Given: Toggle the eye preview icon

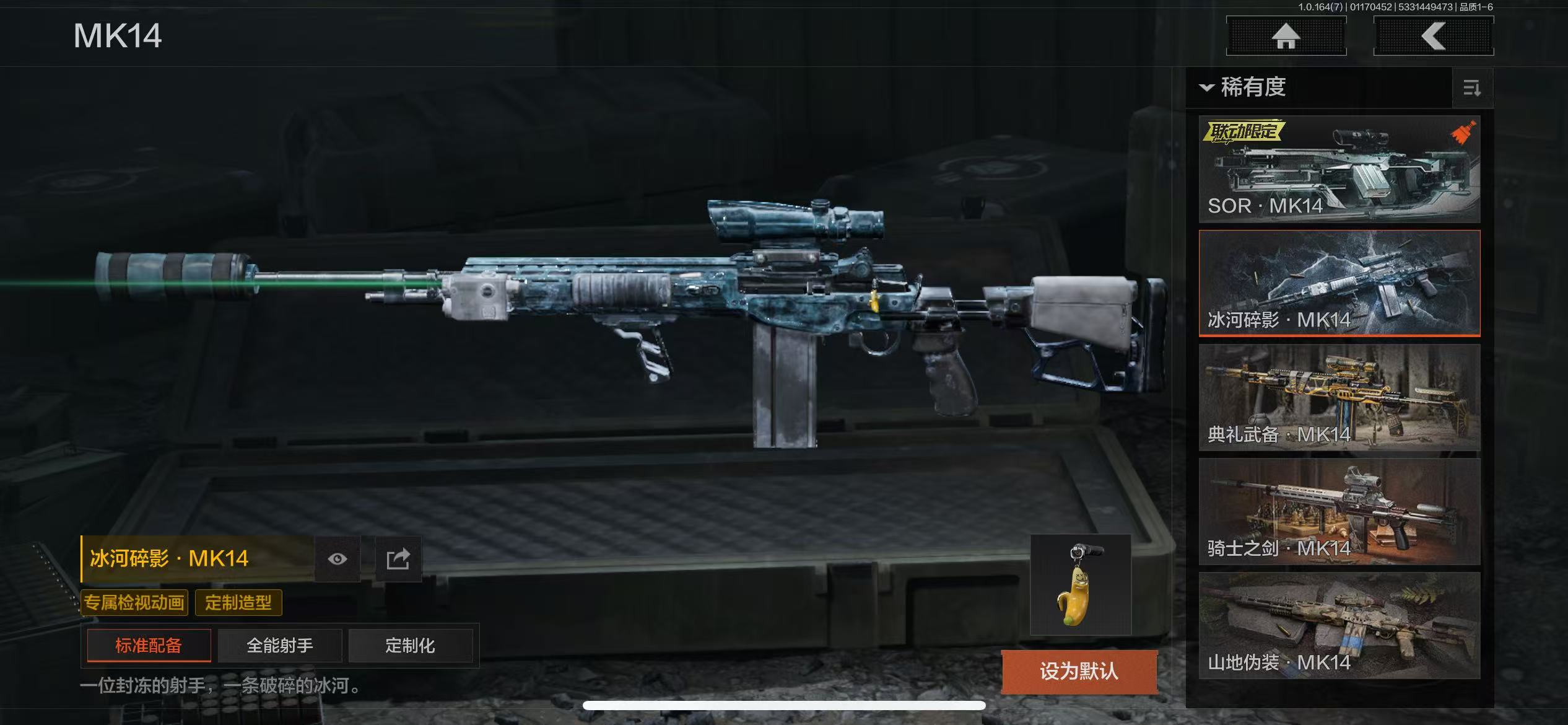Looking at the screenshot, I should 338,559.
